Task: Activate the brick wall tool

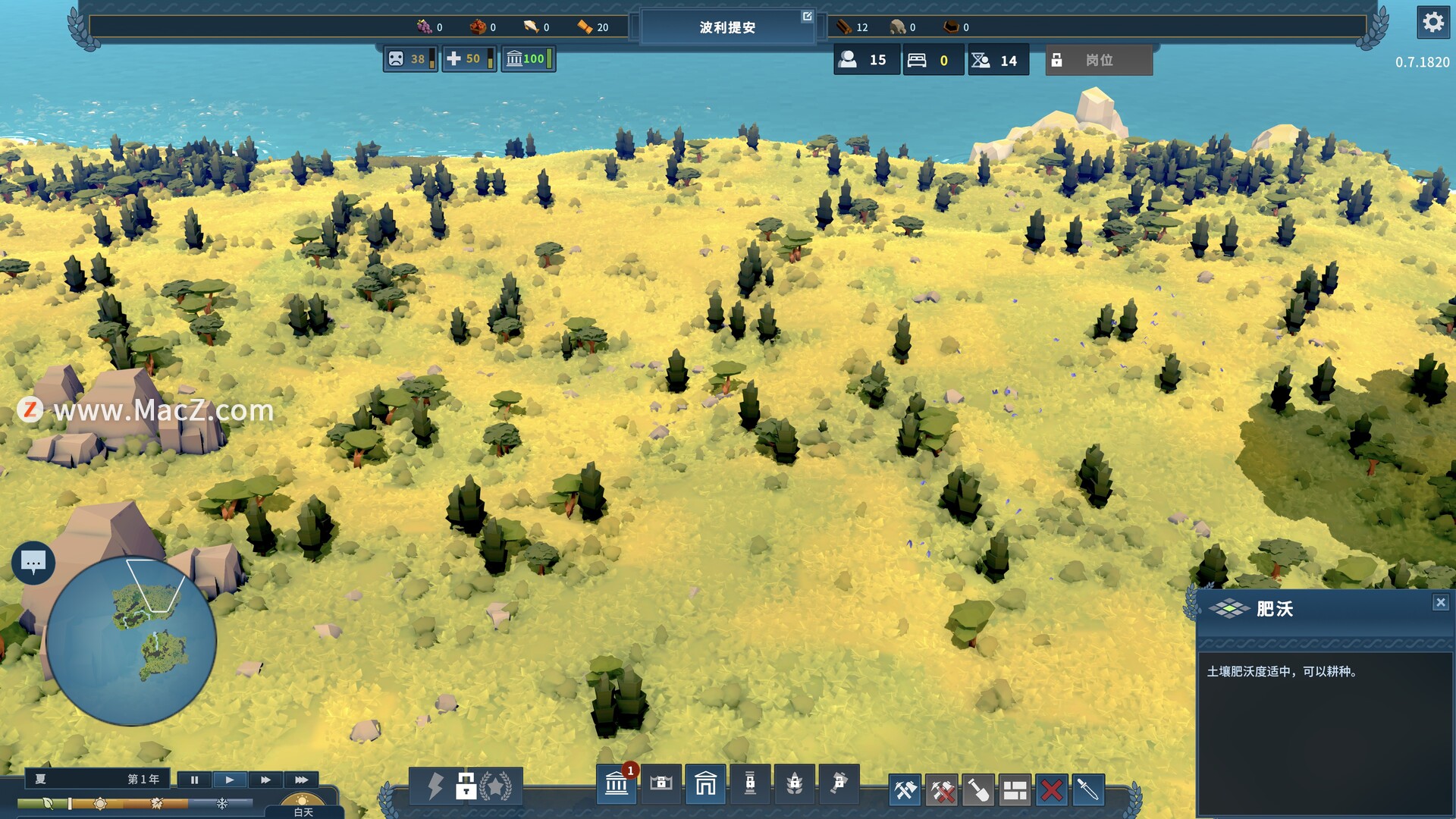Action: coord(1015,791)
